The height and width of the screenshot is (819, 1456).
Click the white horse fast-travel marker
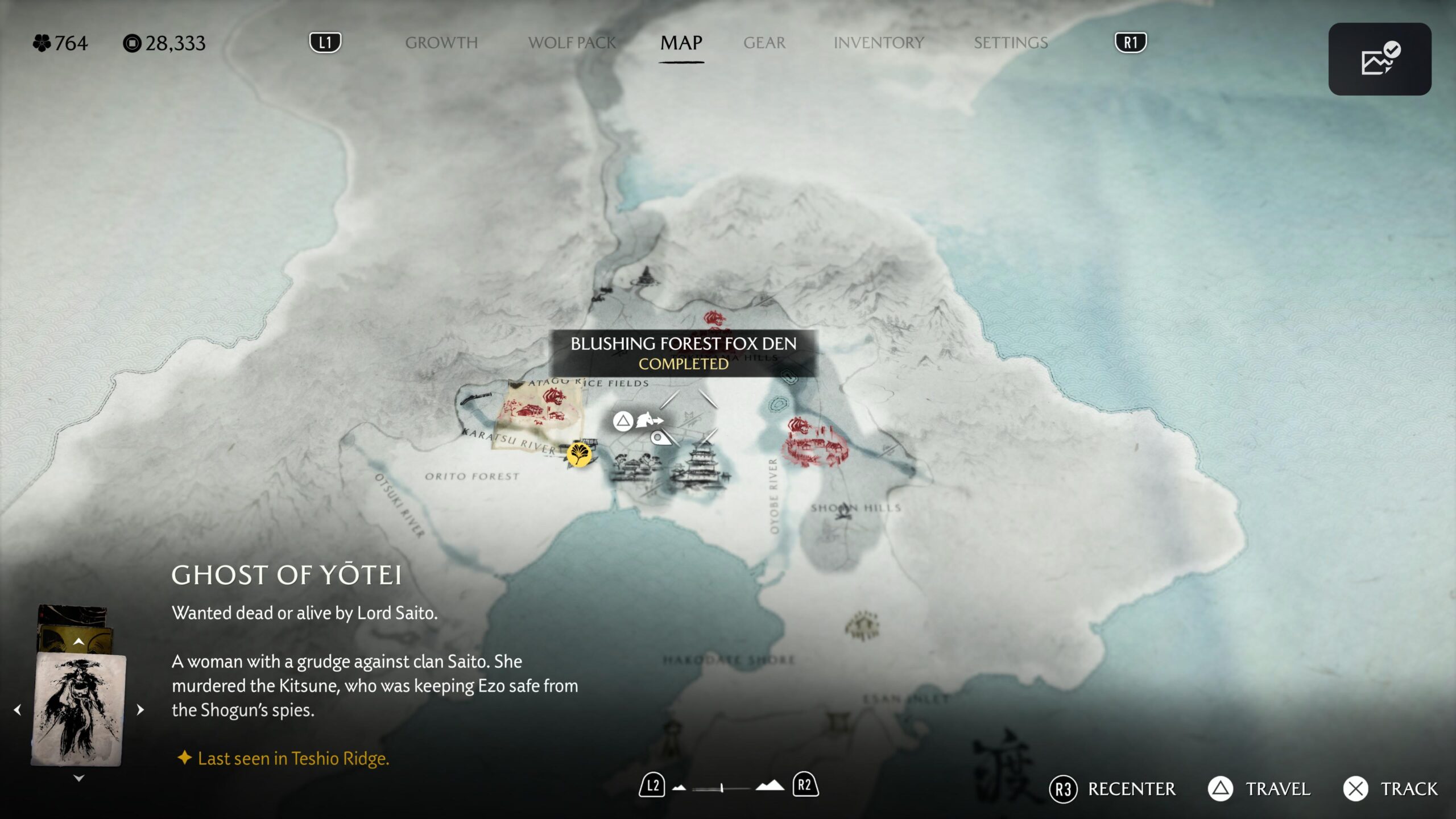[649, 421]
